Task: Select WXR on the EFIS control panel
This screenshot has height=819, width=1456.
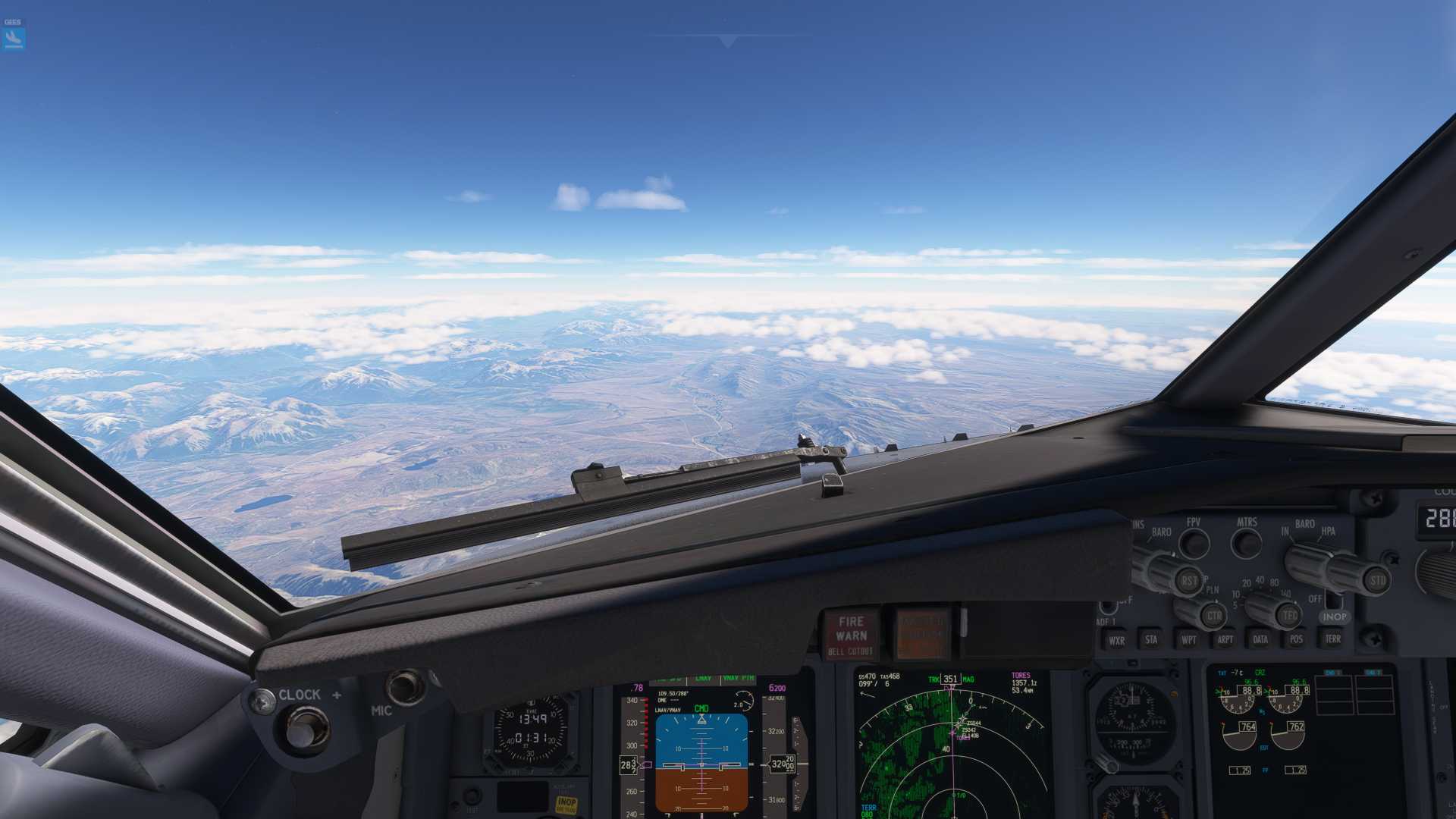Action: (x=1117, y=639)
